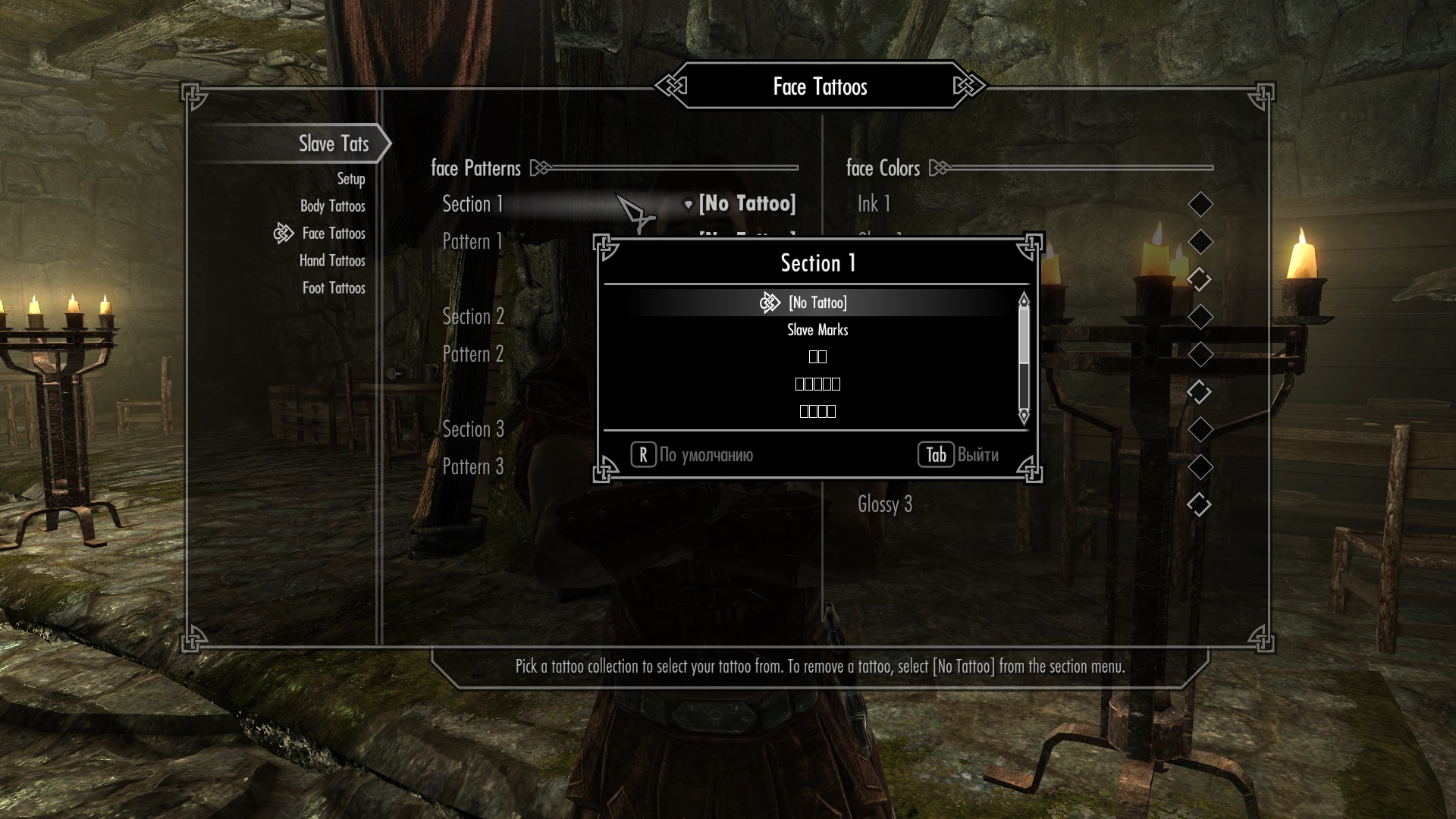Viewport: 1456px width, 819px height.
Task: Choose [No Tattoo] in the Section 1 list
Action: click(817, 303)
